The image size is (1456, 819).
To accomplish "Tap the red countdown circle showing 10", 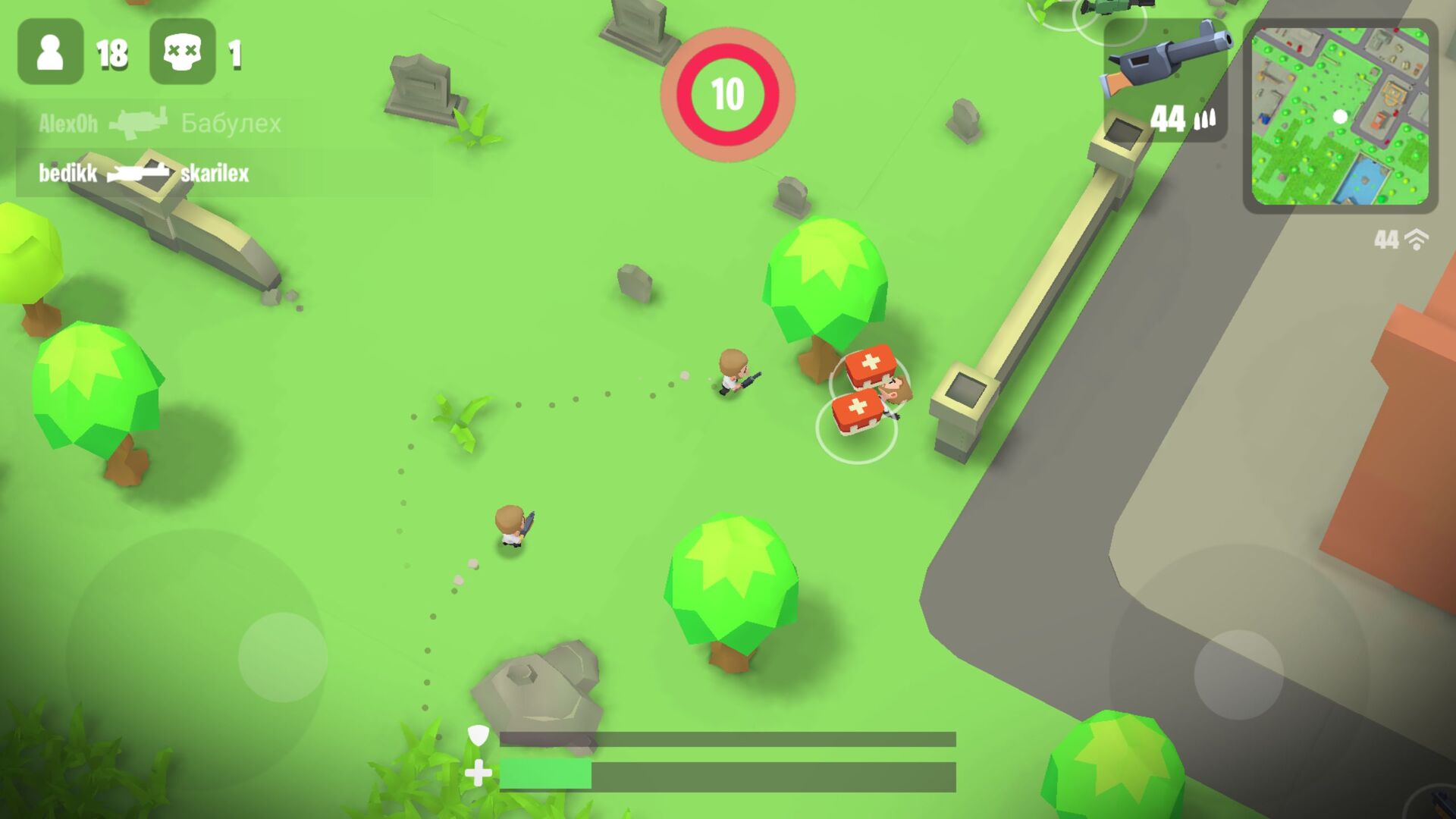I will point(726,93).
